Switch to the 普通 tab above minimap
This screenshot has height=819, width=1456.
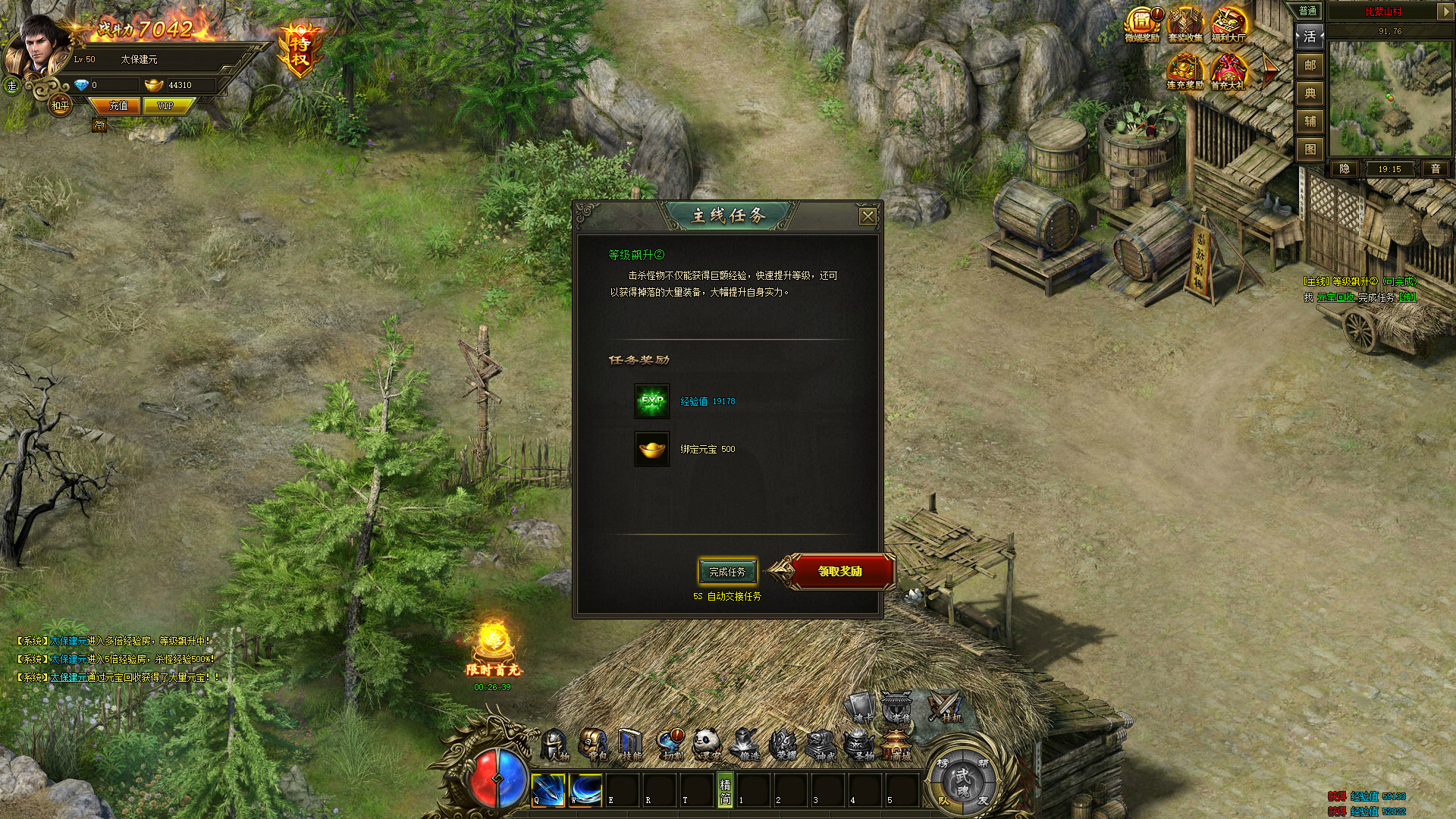[1309, 11]
